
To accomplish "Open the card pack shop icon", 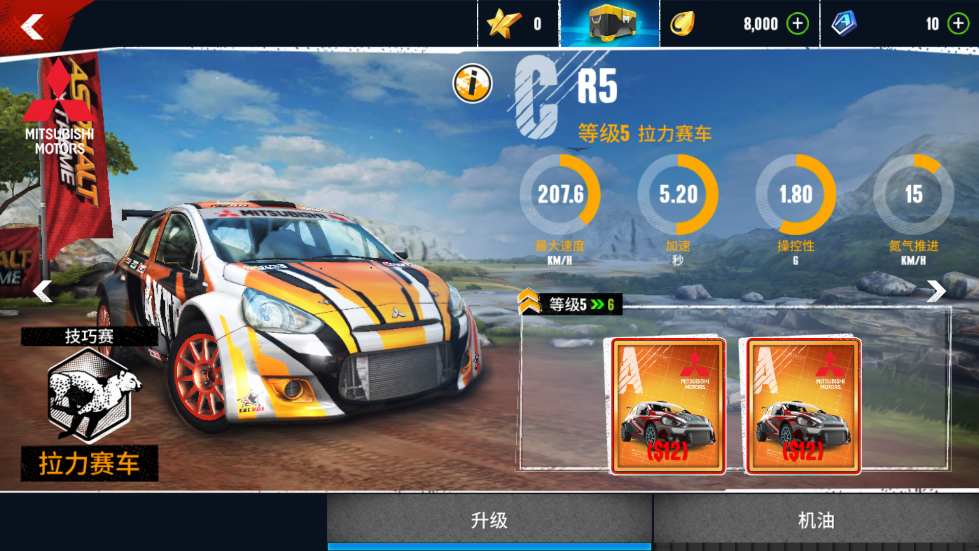I will [609, 23].
